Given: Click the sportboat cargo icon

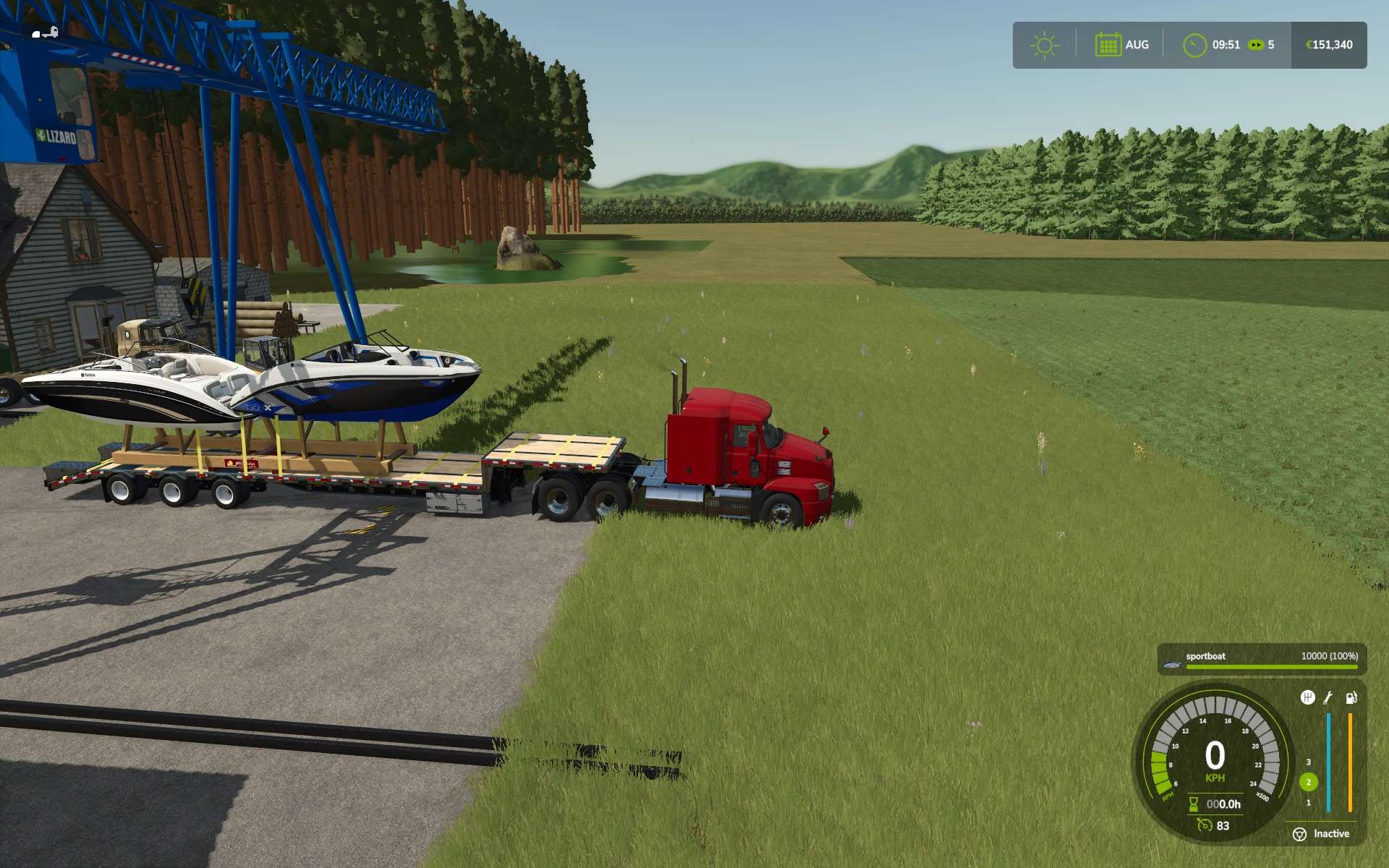Looking at the screenshot, I should coord(1172,663).
